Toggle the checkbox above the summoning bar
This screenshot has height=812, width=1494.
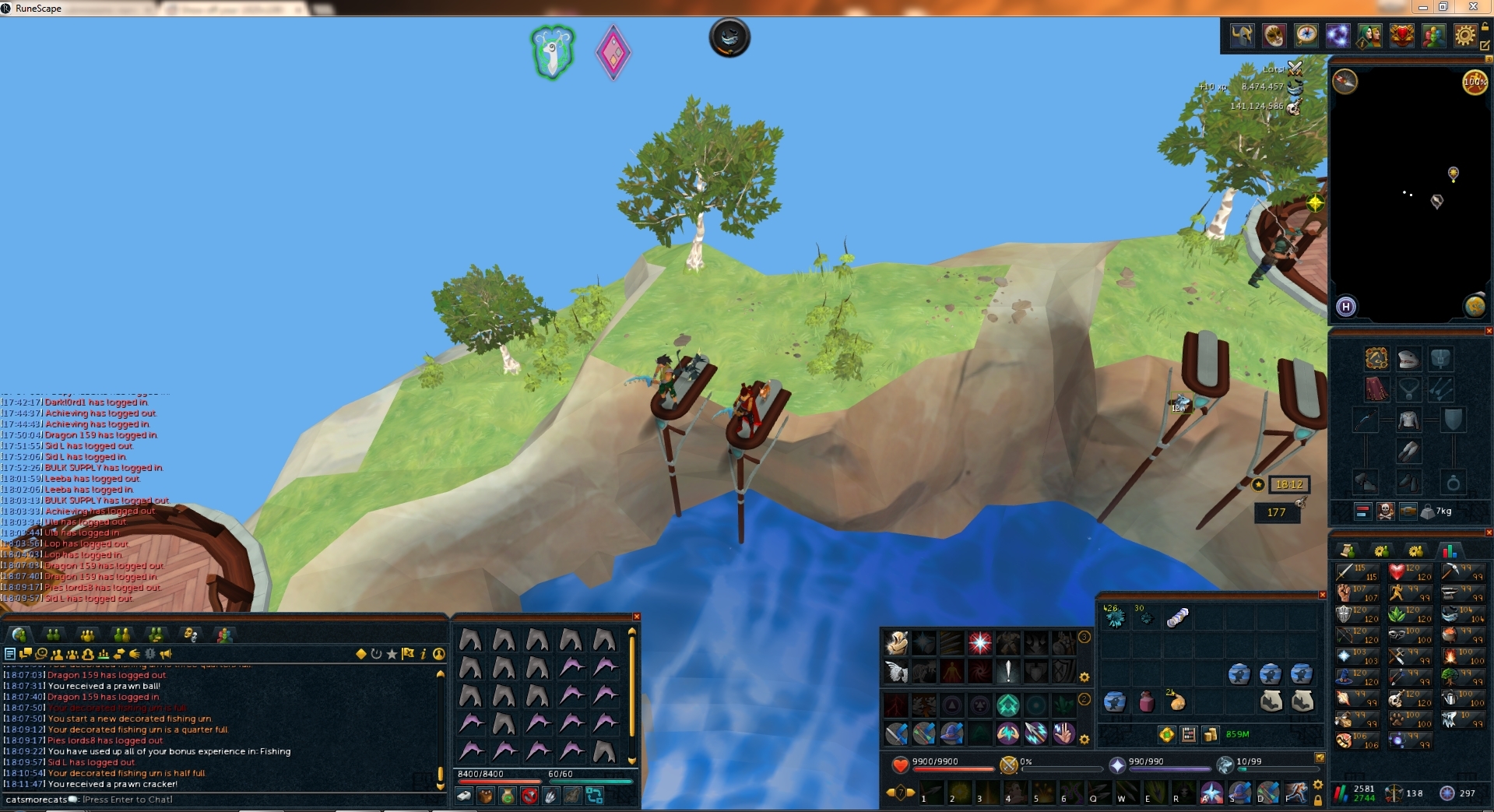click(1321, 759)
